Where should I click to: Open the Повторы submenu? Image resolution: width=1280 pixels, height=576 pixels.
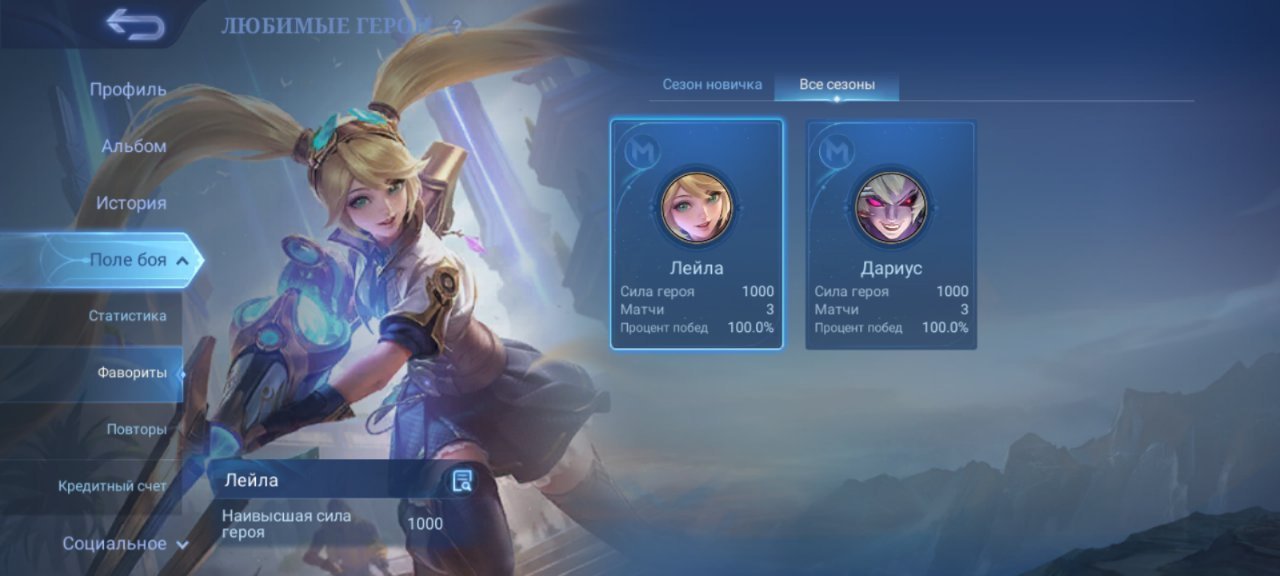(136, 429)
